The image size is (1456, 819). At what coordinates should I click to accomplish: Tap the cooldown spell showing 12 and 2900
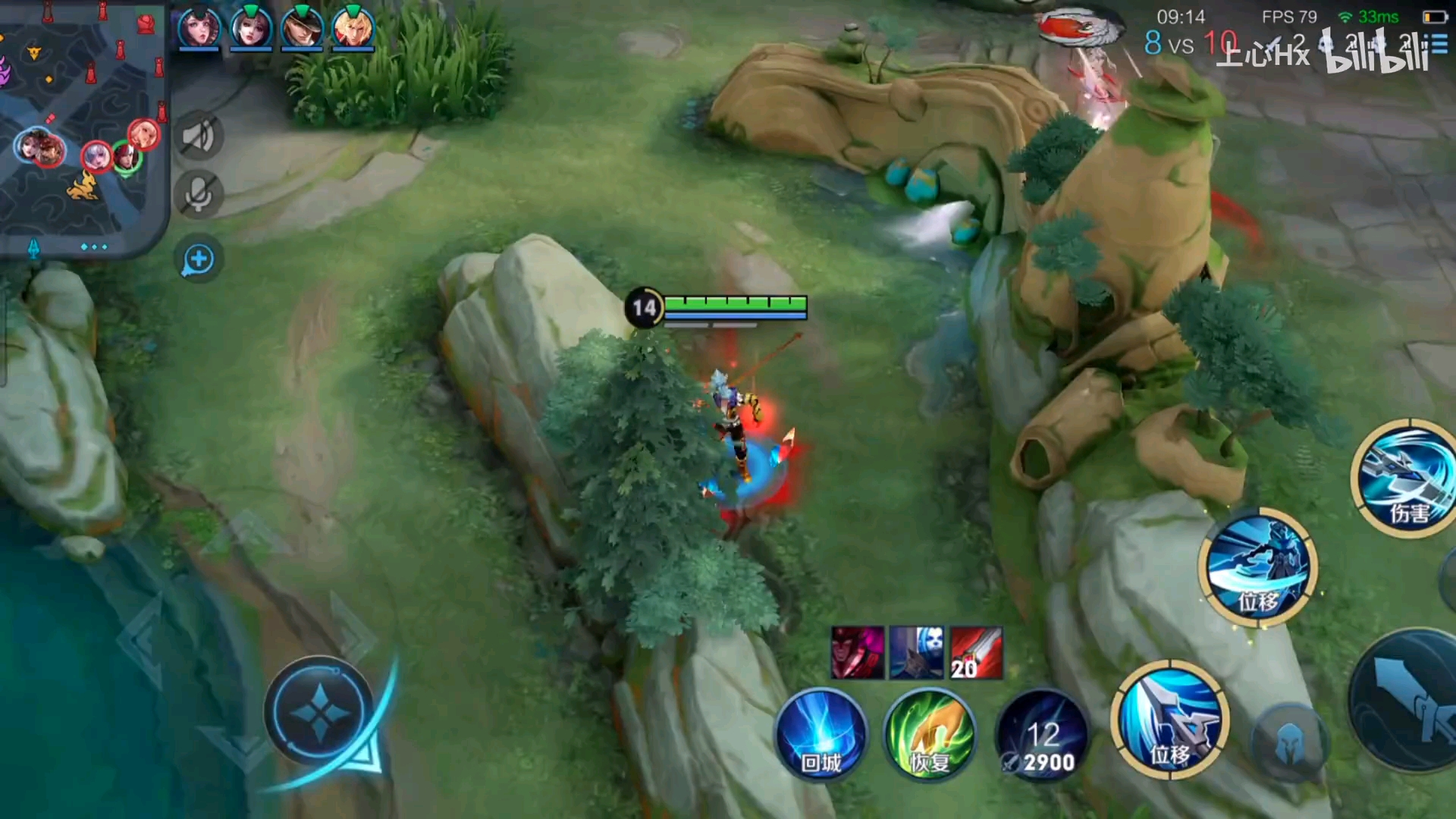[1043, 736]
